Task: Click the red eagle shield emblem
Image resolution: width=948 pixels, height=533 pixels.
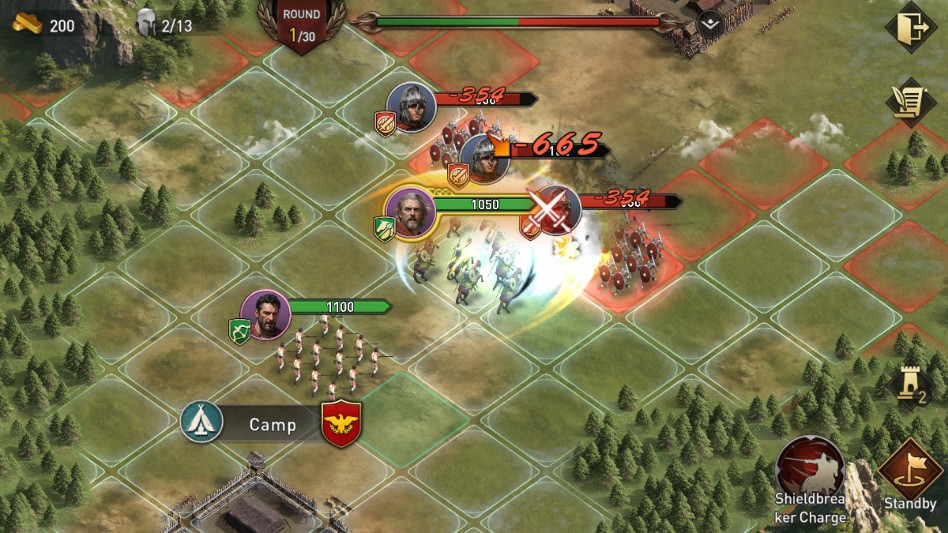Action: (x=341, y=425)
